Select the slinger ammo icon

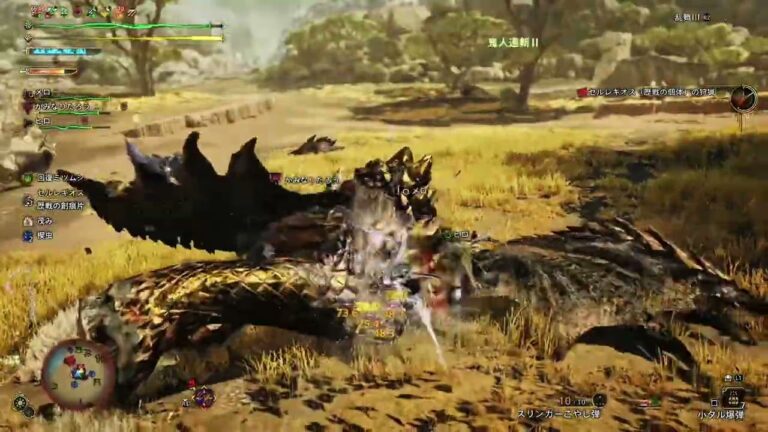tap(599, 399)
